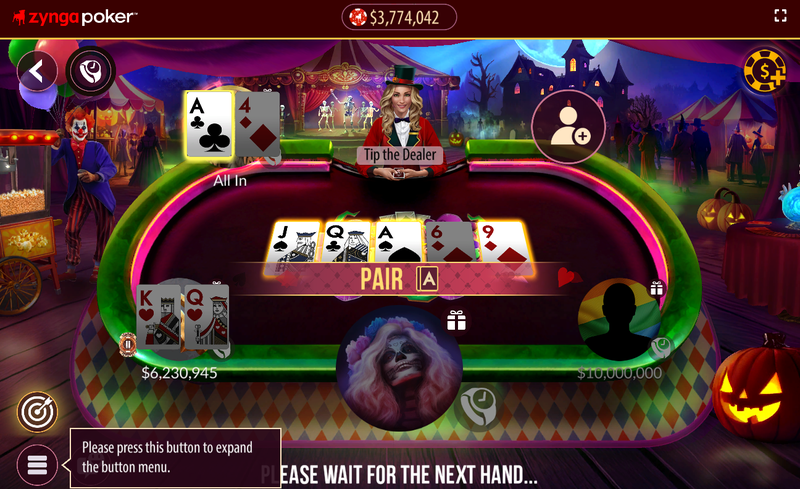Open the gold buy-chips button
Image resolution: width=800 pixels, height=489 pixels.
click(x=763, y=70)
